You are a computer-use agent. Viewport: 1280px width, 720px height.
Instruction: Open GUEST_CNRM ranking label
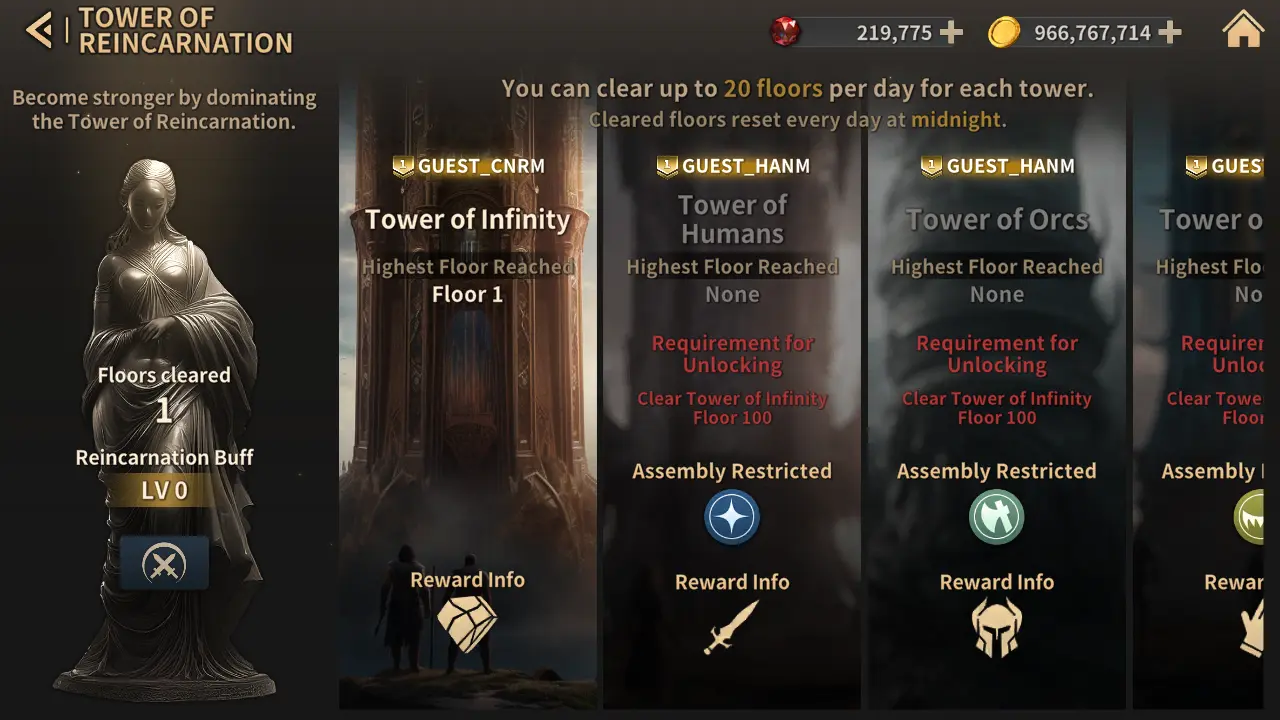coord(468,166)
